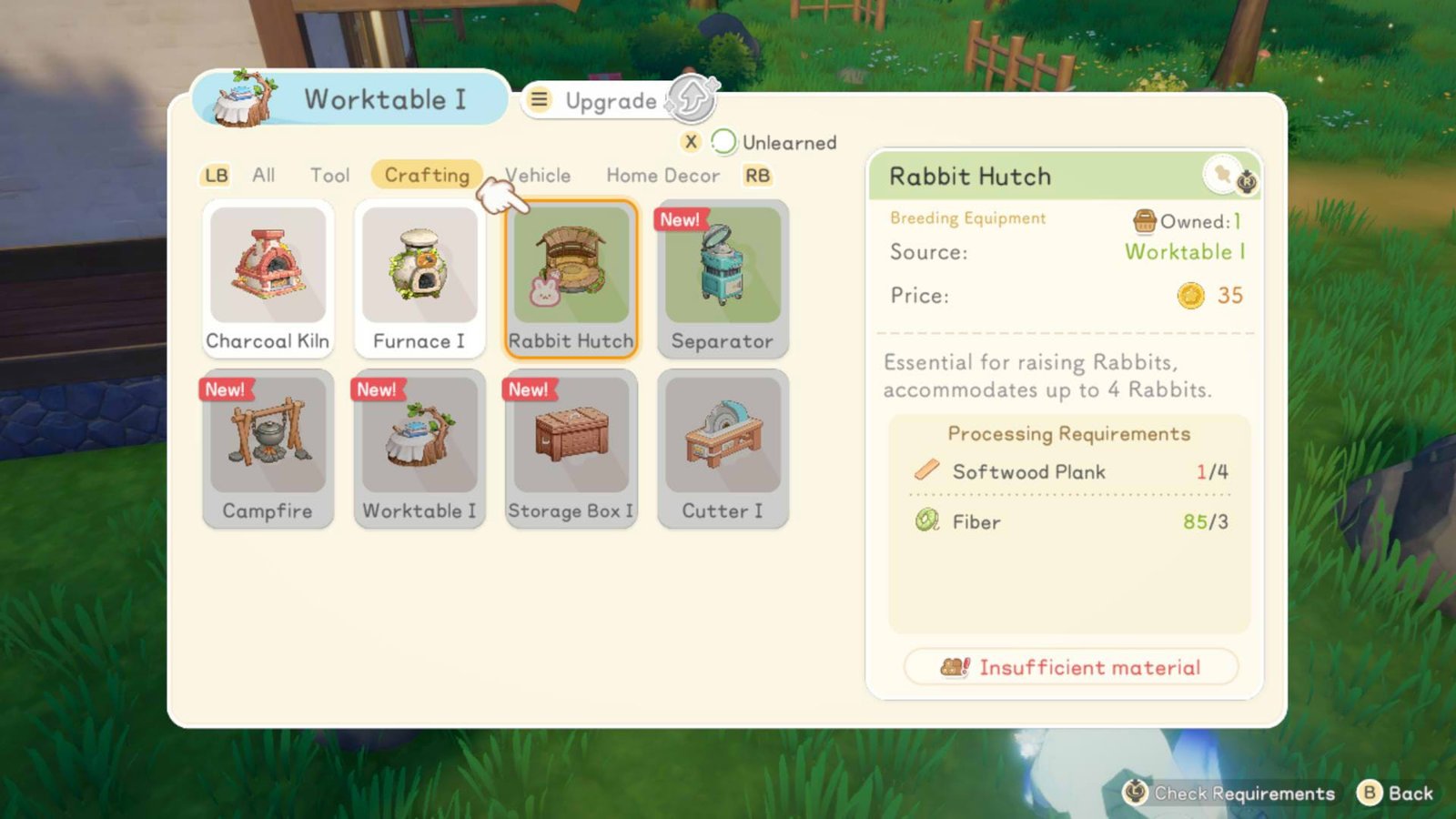The height and width of the screenshot is (819, 1456).
Task: Click the Insufficient material notice
Action: click(x=1072, y=667)
